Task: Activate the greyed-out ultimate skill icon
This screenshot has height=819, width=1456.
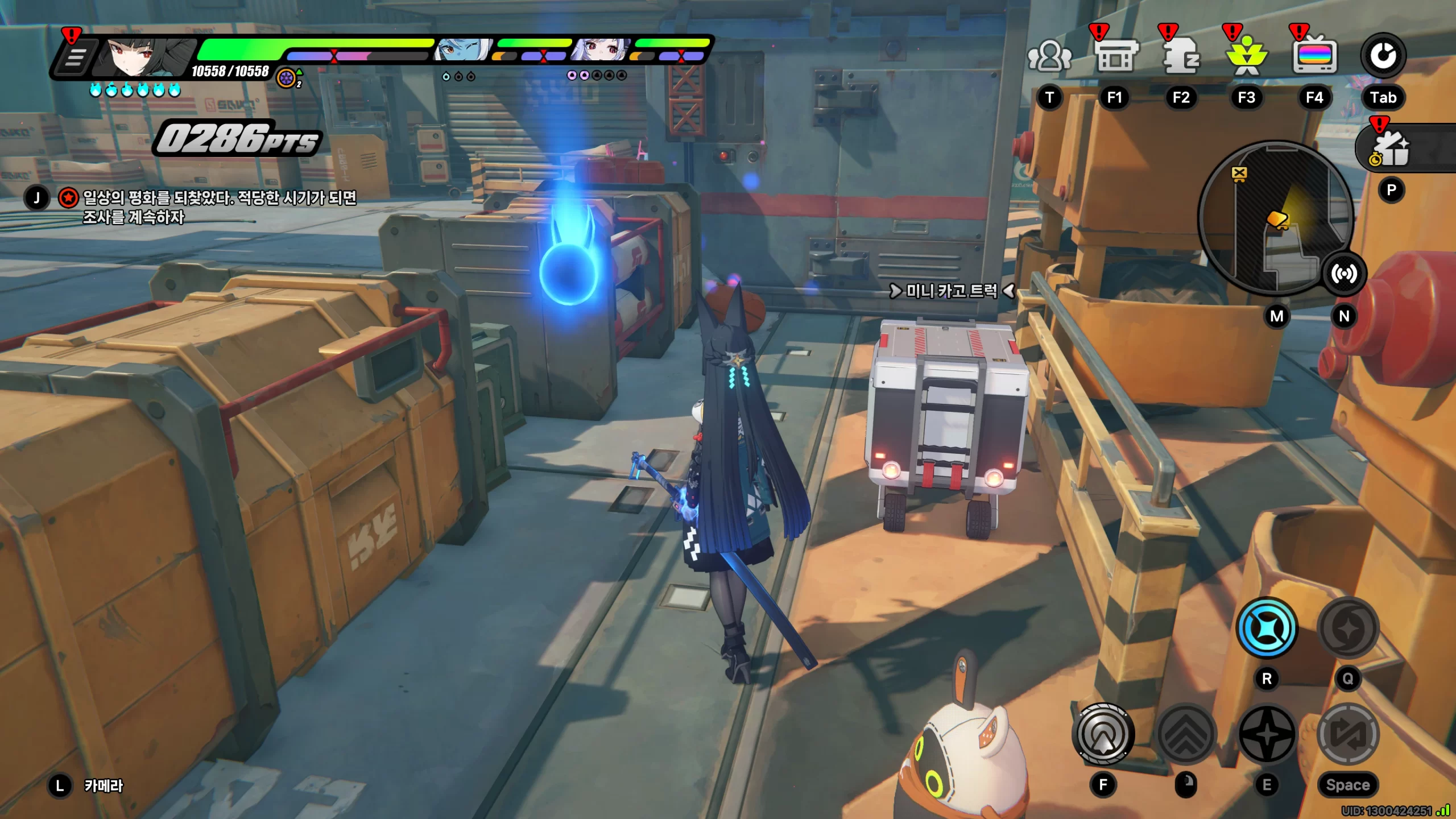Action: tap(1347, 628)
